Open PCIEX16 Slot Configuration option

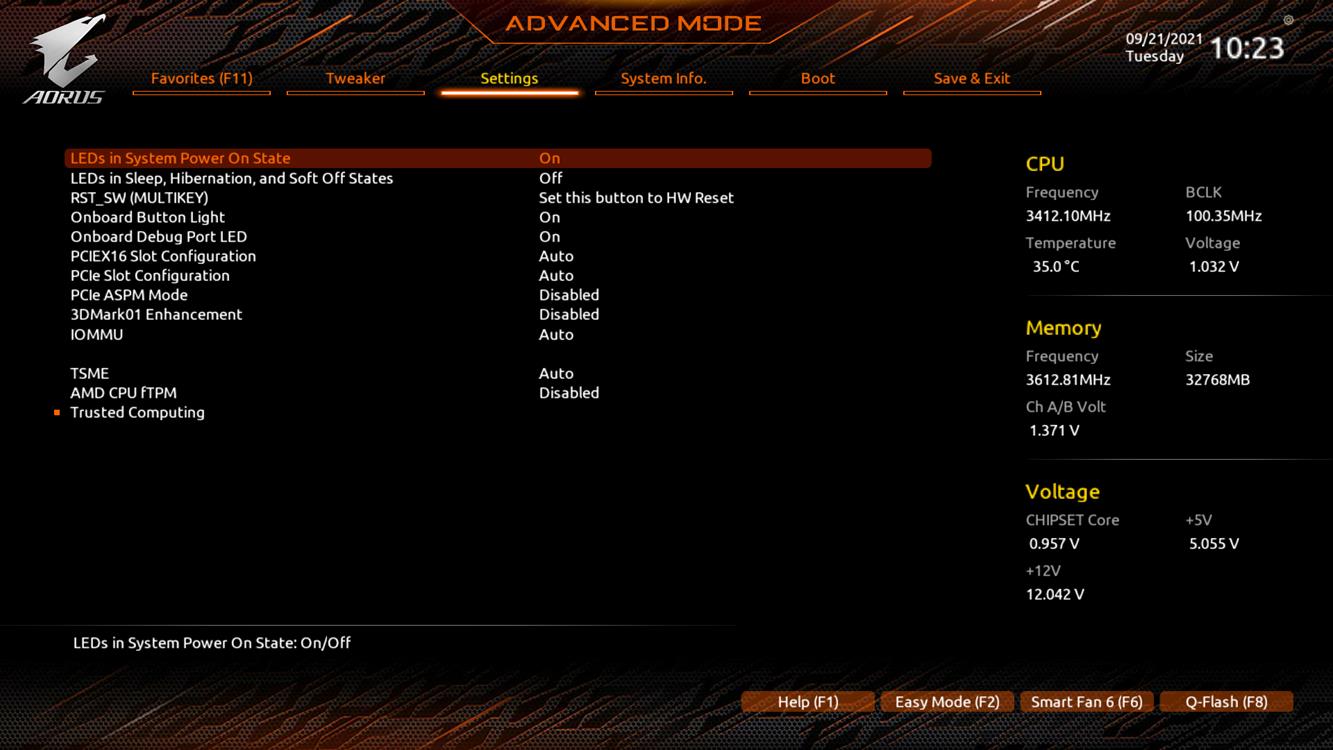click(x=163, y=256)
